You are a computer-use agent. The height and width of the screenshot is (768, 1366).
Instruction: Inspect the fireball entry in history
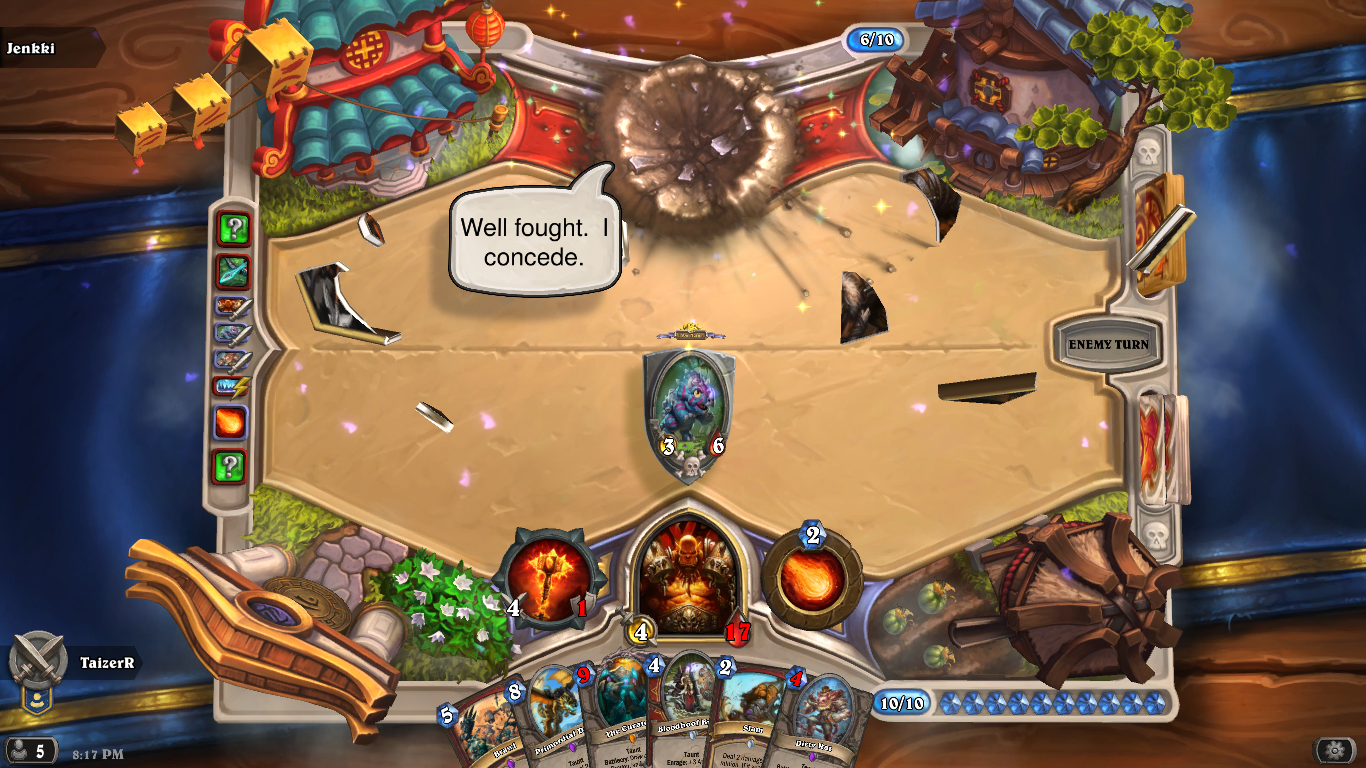230,423
